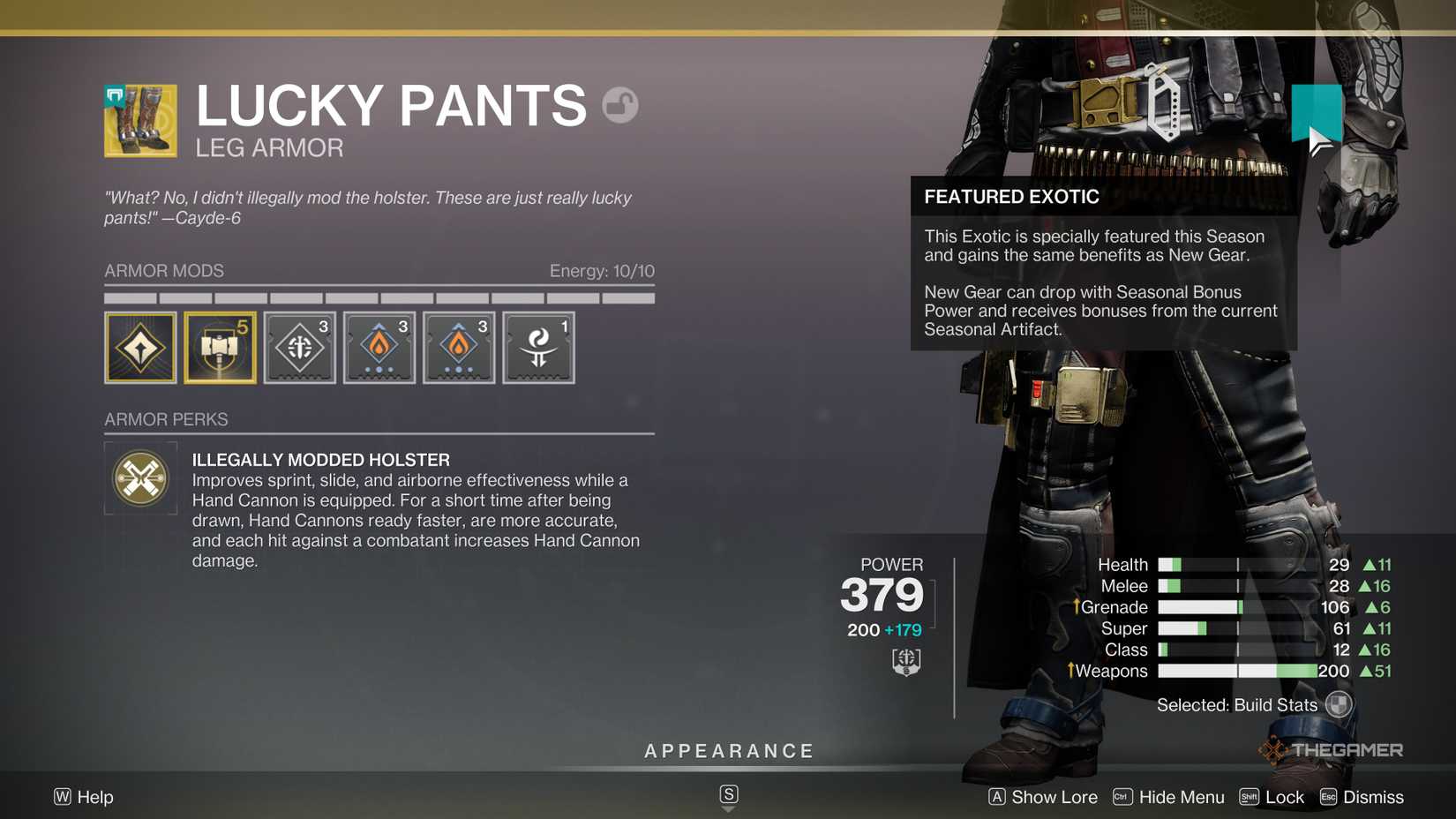Toggle the unlock padlock beside Lucky Pants title
Viewport: 1456px width, 819px height.
point(620,103)
